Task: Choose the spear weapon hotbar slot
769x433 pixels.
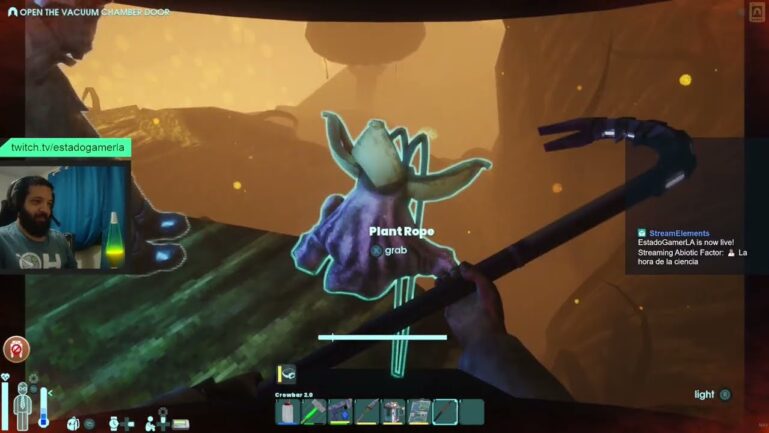Action: pos(366,411)
